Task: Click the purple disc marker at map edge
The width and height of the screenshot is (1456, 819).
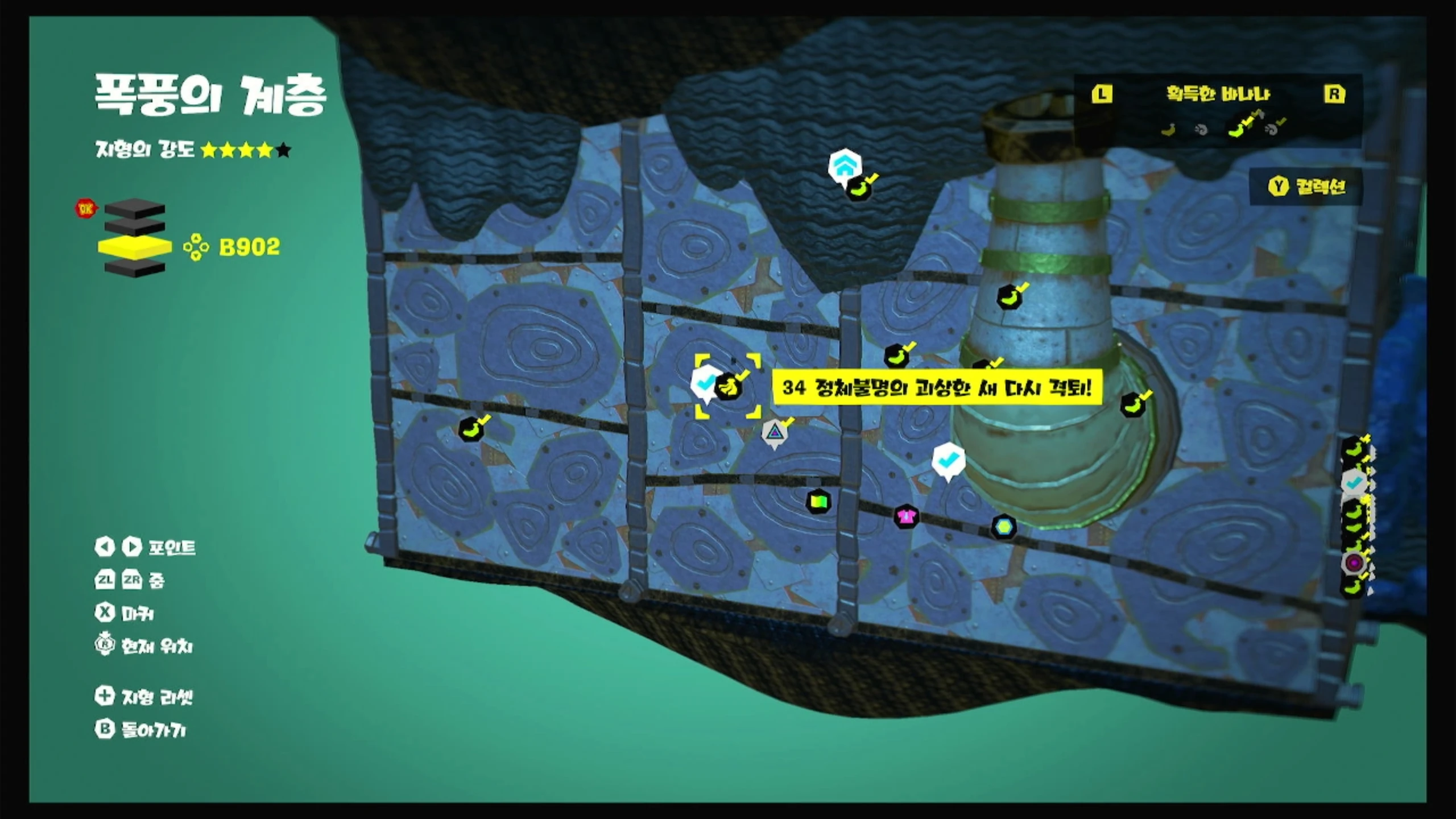Action: pyautogui.click(x=1354, y=563)
